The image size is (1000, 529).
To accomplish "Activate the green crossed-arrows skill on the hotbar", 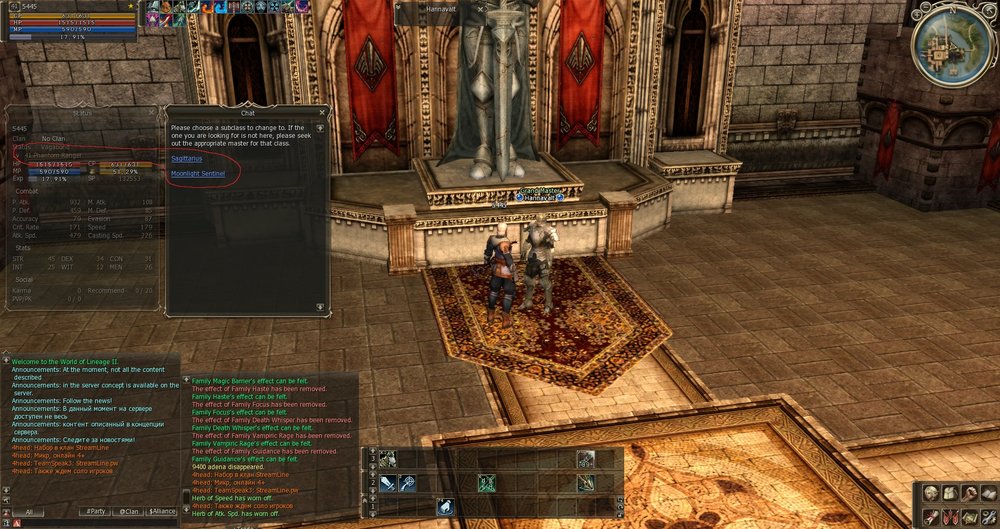I will pyautogui.click(x=487, y=483).
